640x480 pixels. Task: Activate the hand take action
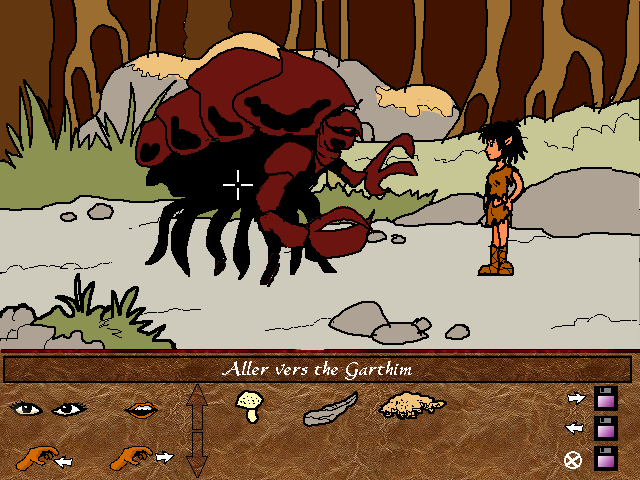(x=42, y=459)
